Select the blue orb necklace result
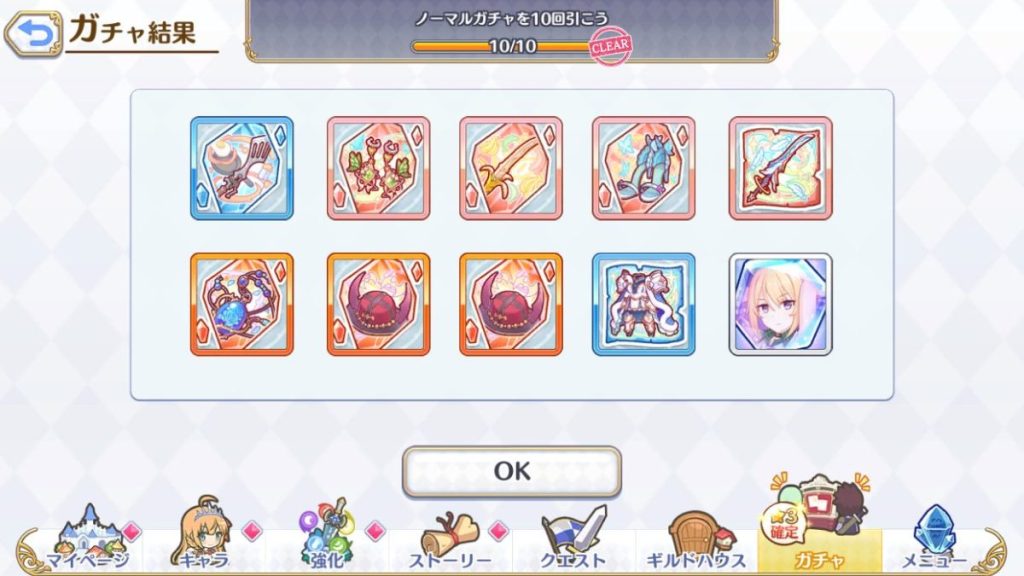The image size is (1024, 576). 241,304
